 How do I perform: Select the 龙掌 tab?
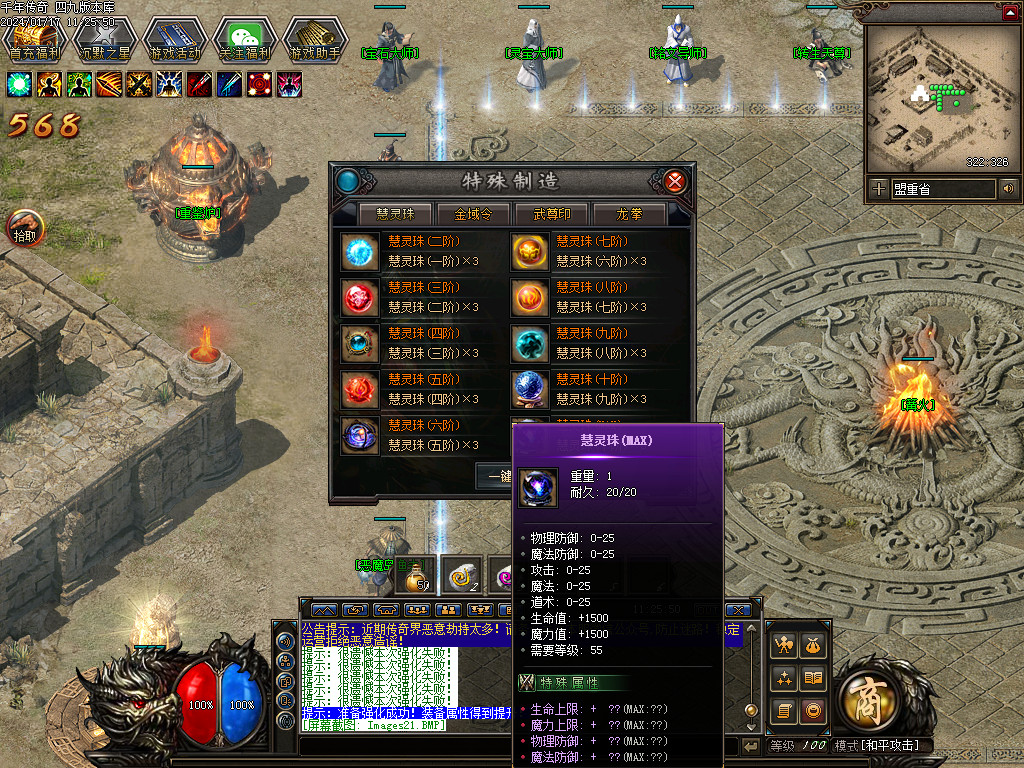[x=629, y=214]
